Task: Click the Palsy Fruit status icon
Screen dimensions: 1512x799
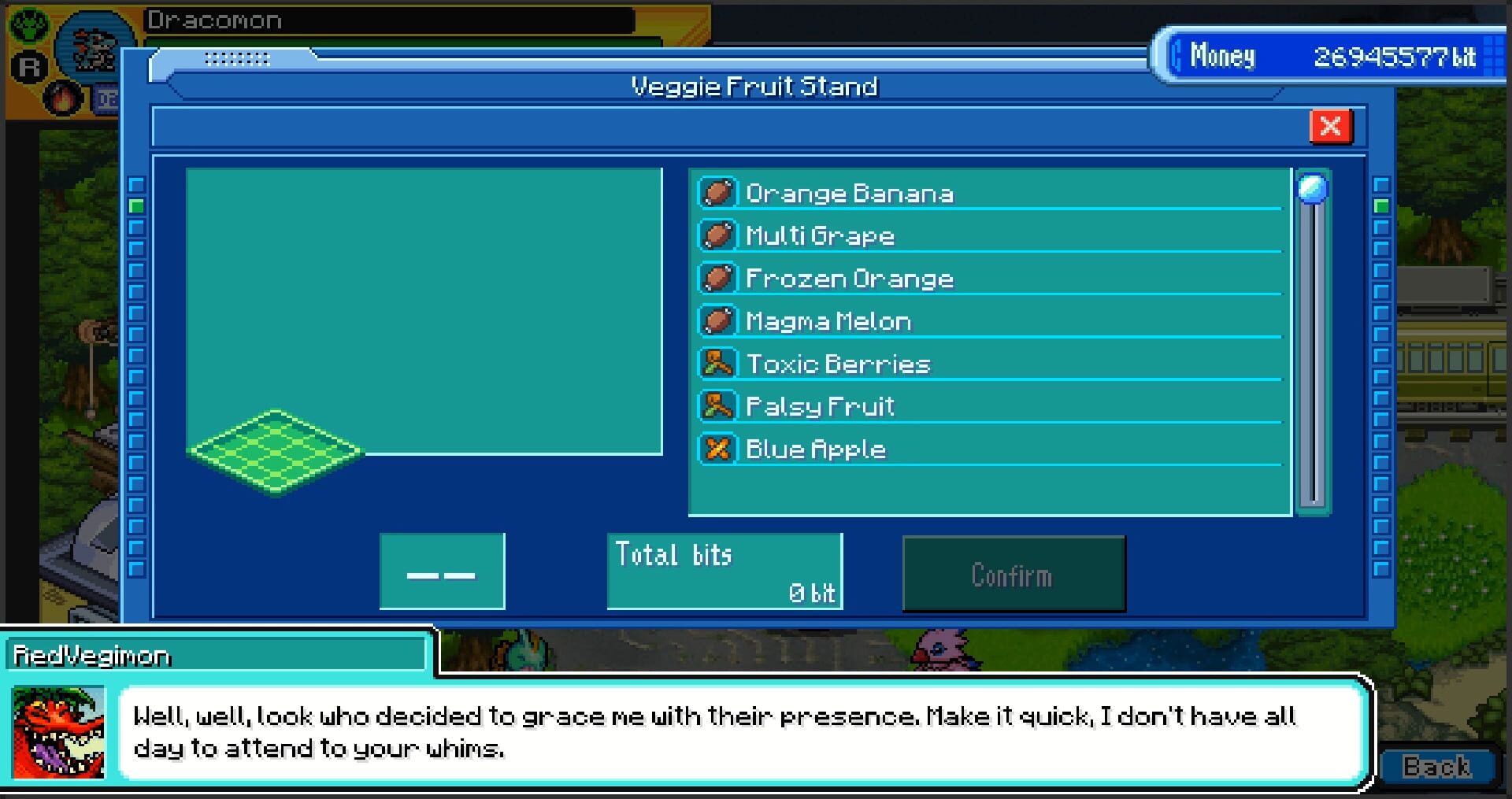Action: point(718,405)
